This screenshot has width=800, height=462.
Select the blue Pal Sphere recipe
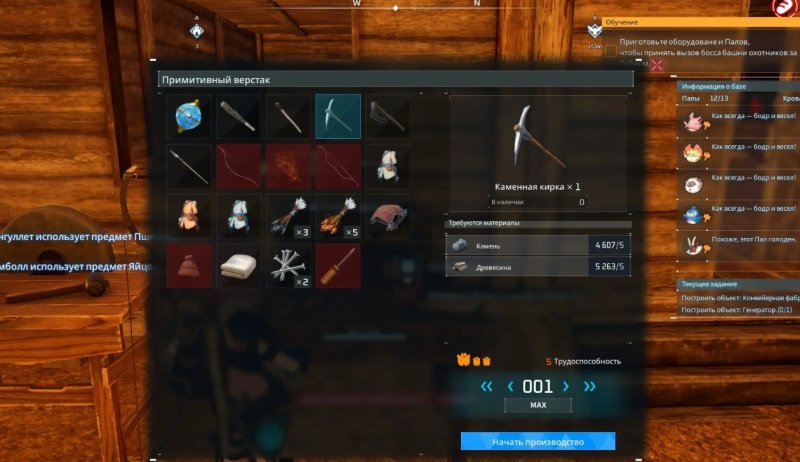[188, 116]
